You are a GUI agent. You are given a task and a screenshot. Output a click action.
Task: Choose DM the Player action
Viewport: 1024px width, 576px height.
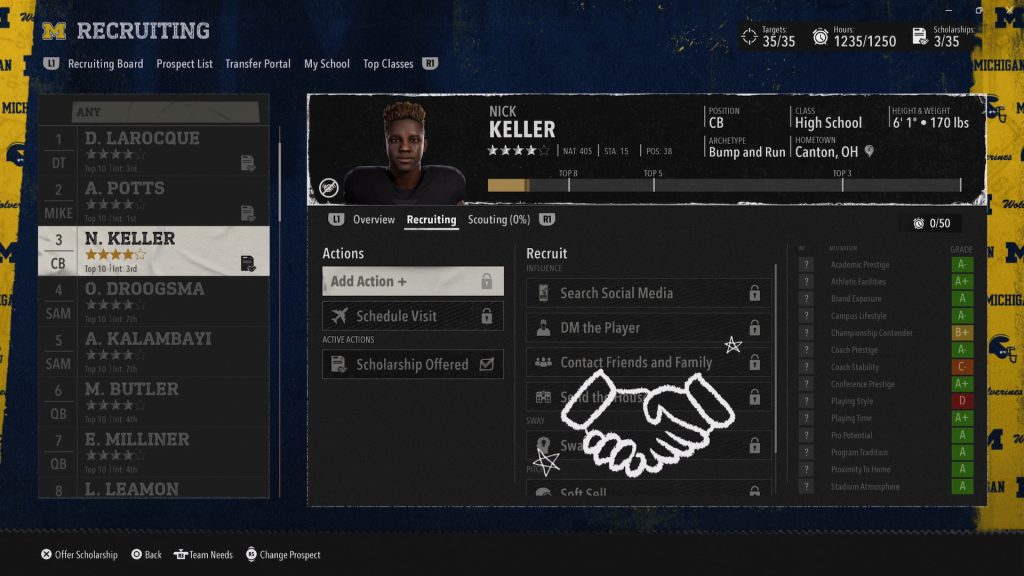click(x=648, y=328)
